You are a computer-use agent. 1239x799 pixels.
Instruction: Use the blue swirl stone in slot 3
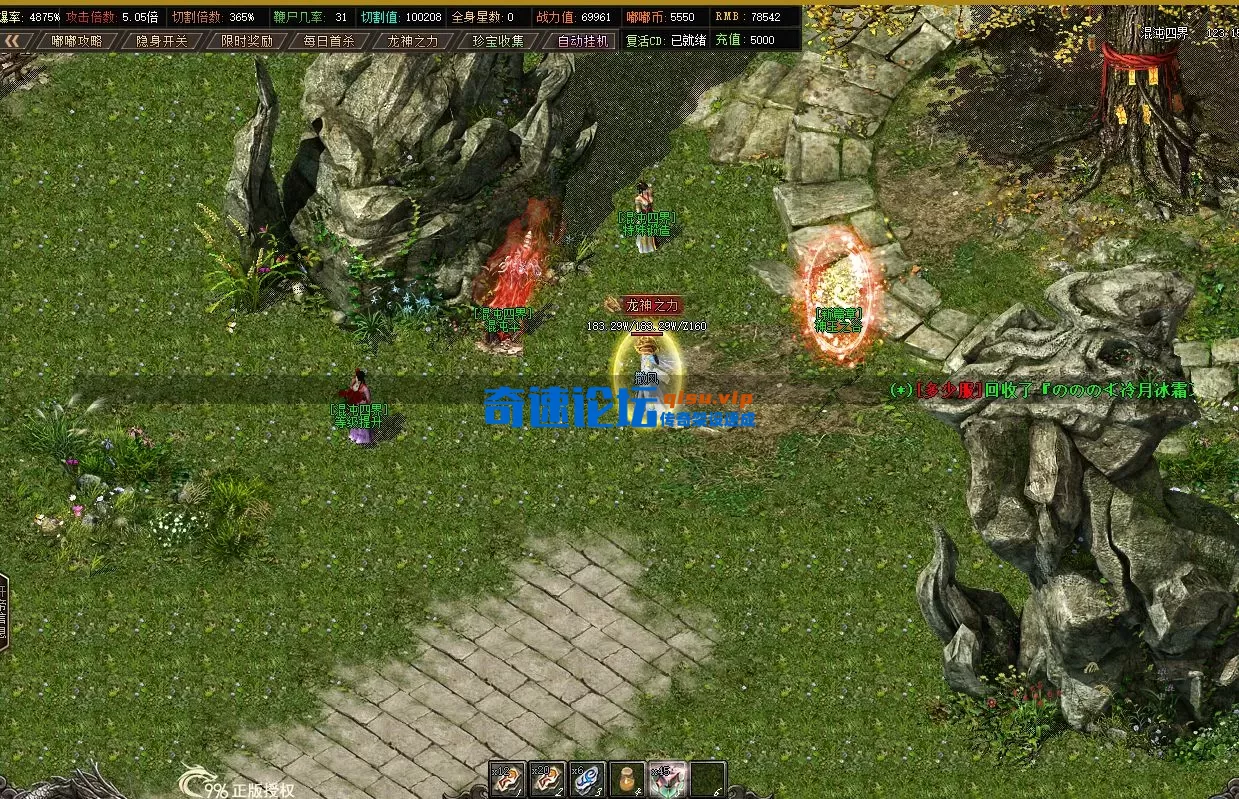[587, 780]
